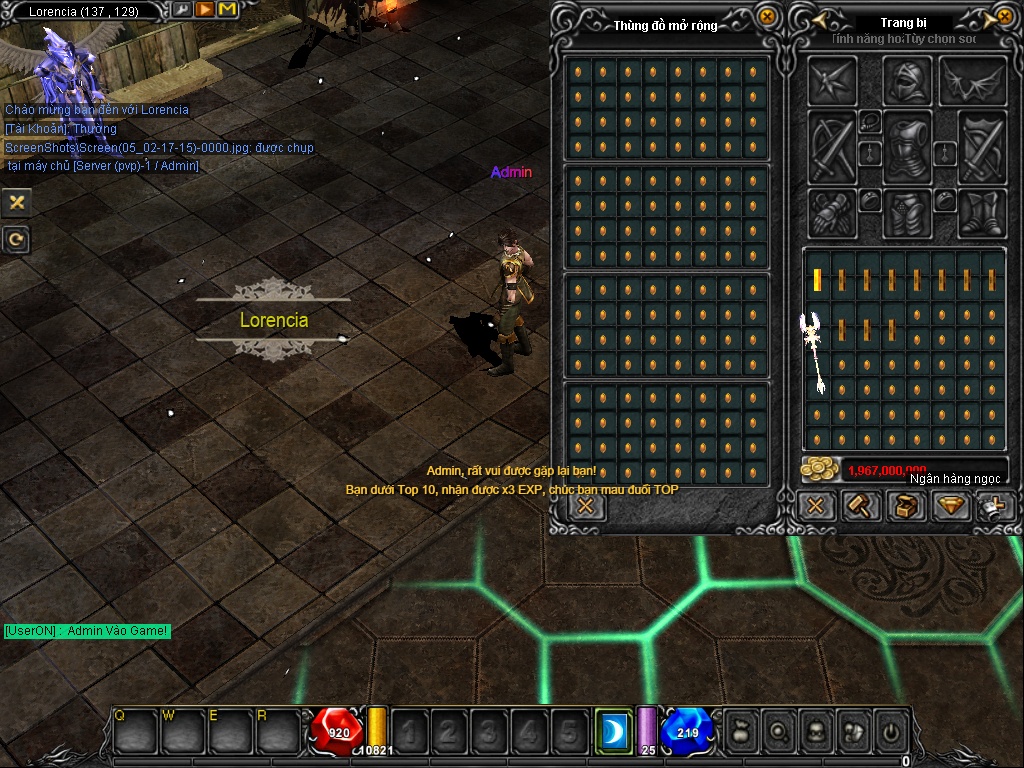Image resolution: width=1024 pixels, height=768 pixels.
Task: Close the Thùng đồ mở rộng panel with the top X
Action: [x=767, y=17]
